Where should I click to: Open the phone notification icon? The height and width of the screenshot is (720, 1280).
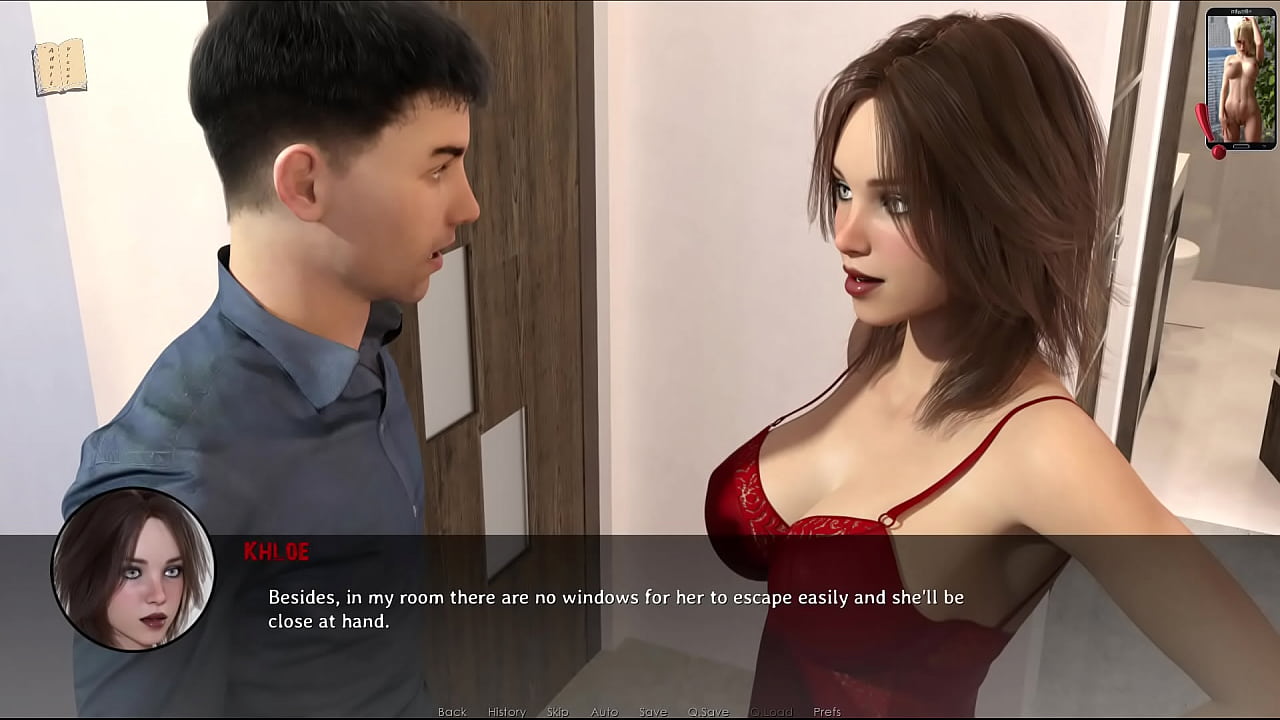pyautogui.click(x=1239, y=80)
